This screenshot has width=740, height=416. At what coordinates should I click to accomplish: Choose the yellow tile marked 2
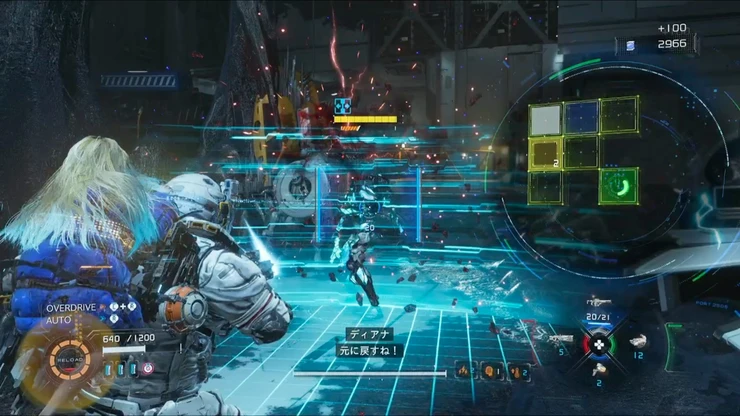click(545, 153)
